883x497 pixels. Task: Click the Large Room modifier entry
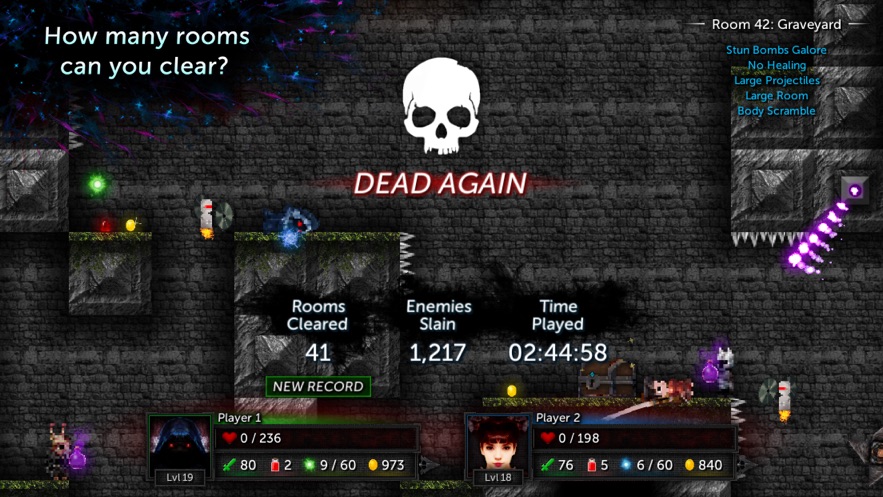776,95
